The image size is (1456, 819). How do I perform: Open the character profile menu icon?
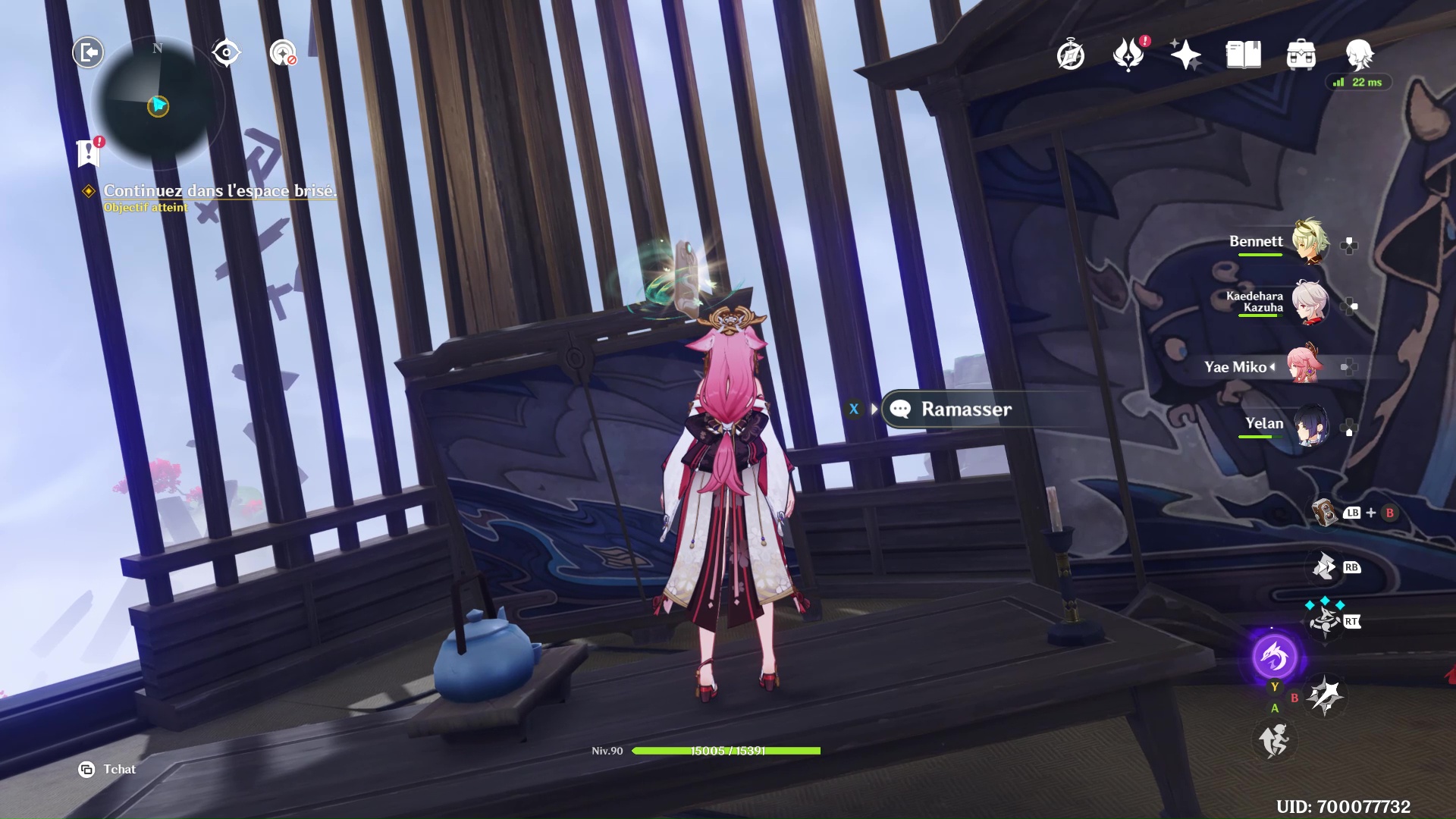1359,55
